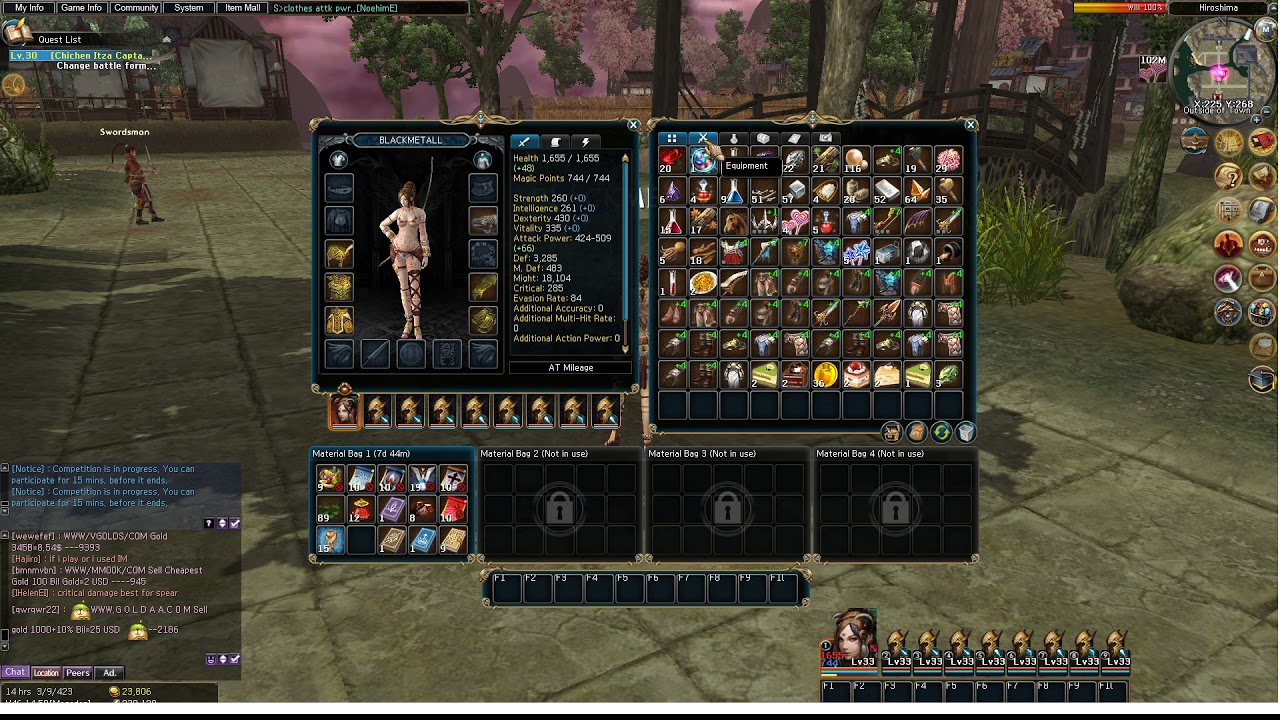Switch to the Location chat tab
Image resolution: width=1280 pixels, height=720 pixels.
[46, 673]
